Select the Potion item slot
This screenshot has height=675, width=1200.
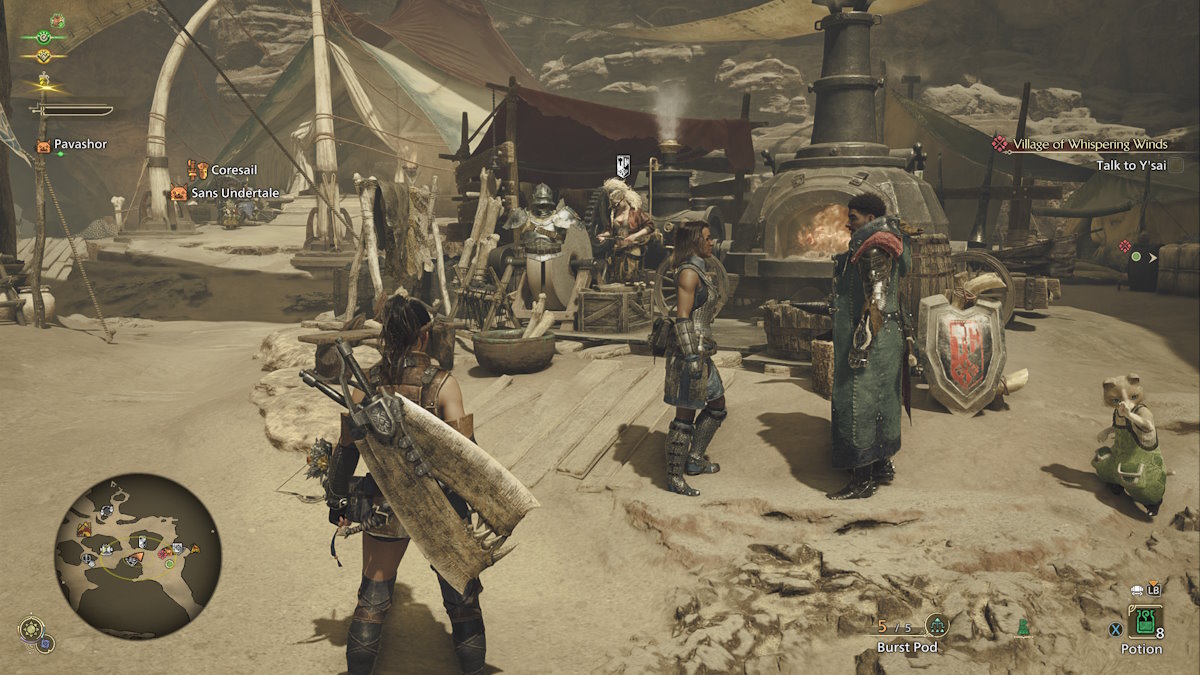(x=1141, y=622)
